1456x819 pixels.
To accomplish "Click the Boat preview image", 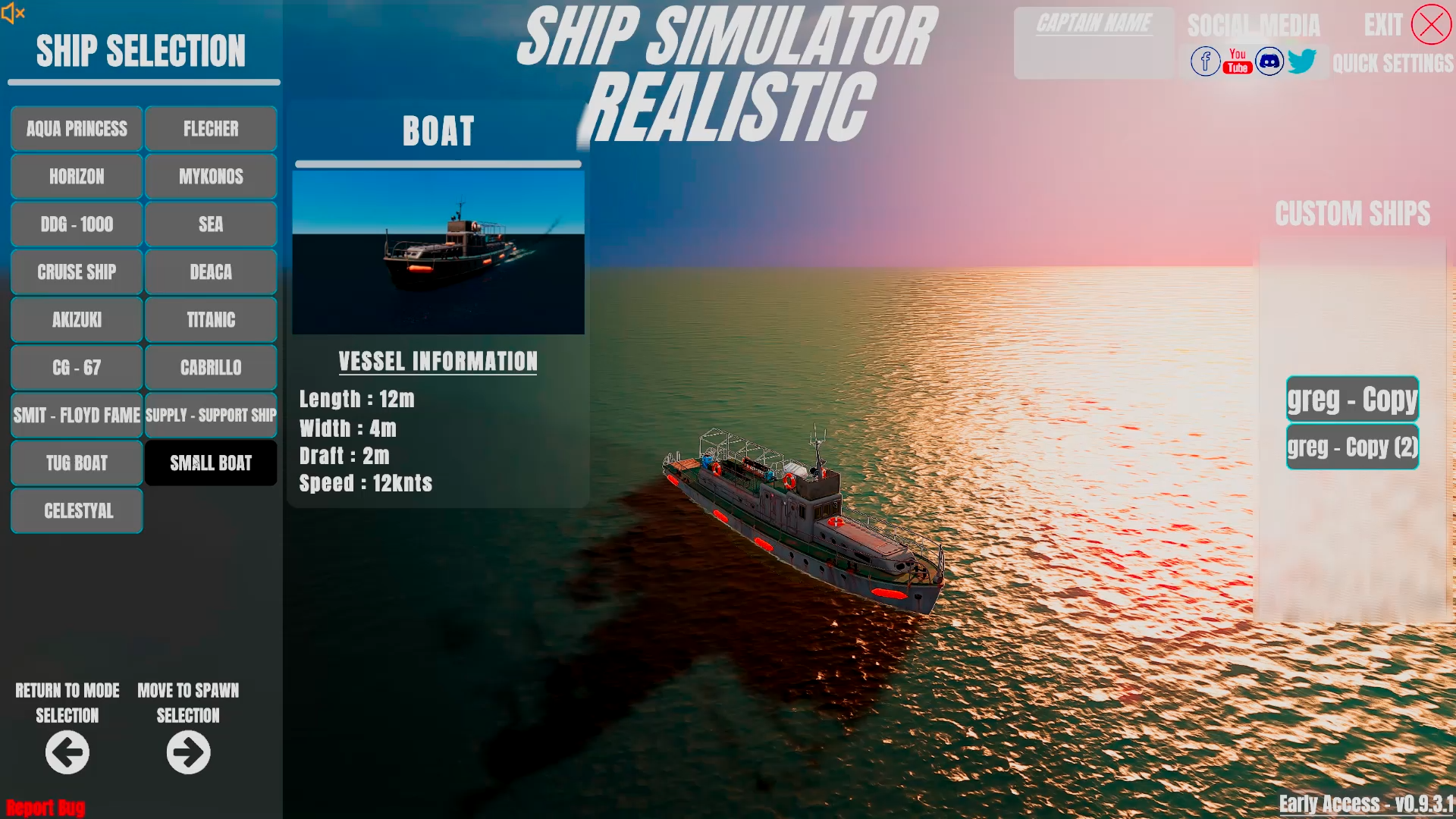I will [438, 251].
